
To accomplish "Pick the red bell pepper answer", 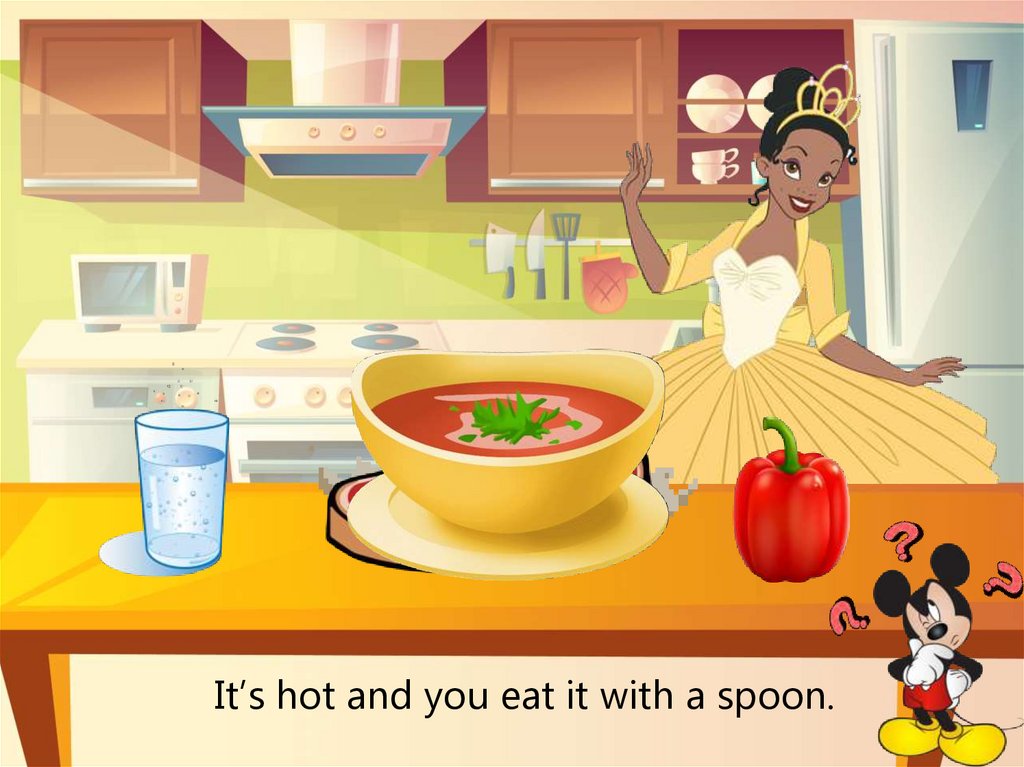I will pos(790,510).
